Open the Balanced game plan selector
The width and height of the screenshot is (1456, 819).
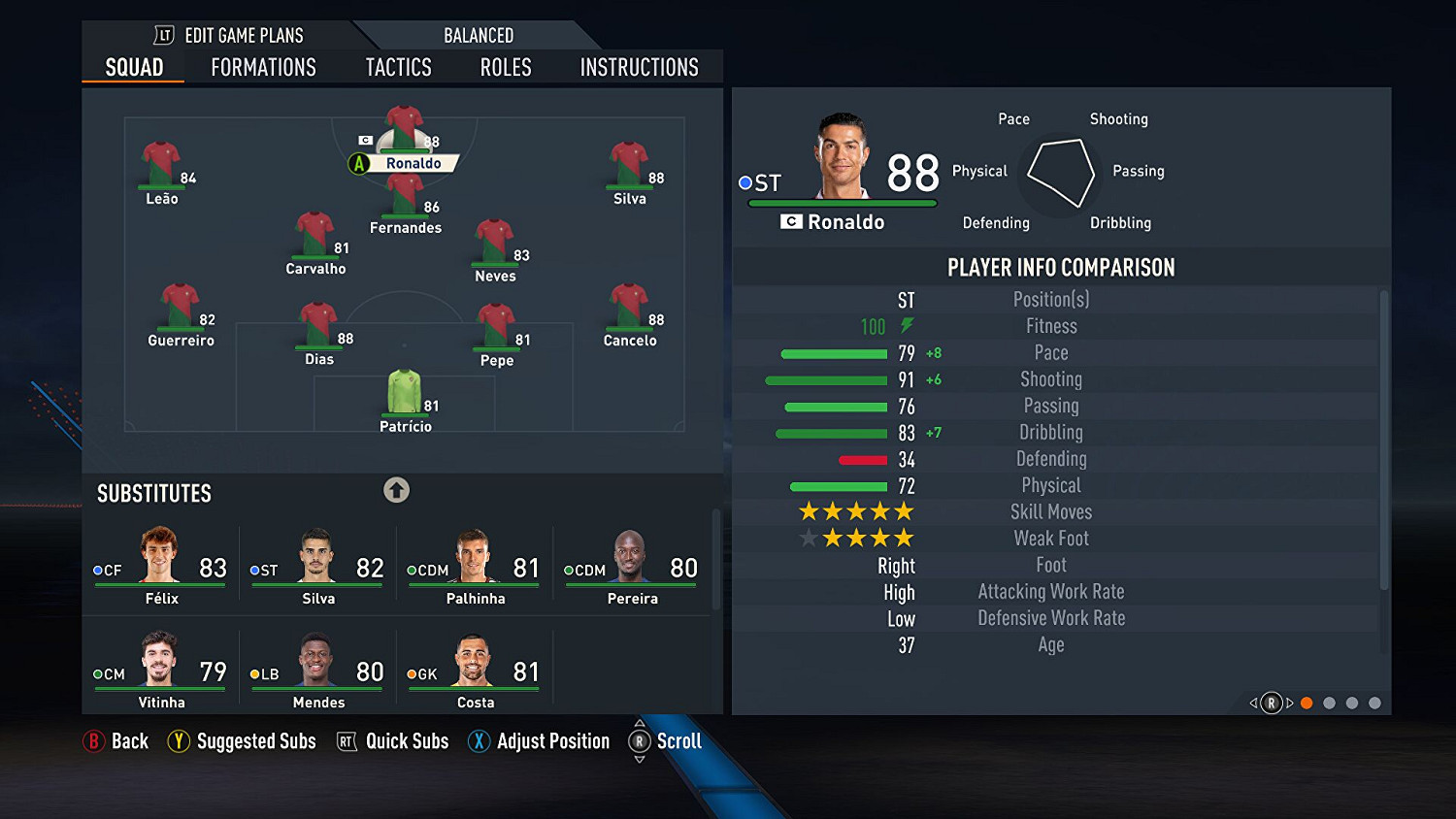click(478, 35)
